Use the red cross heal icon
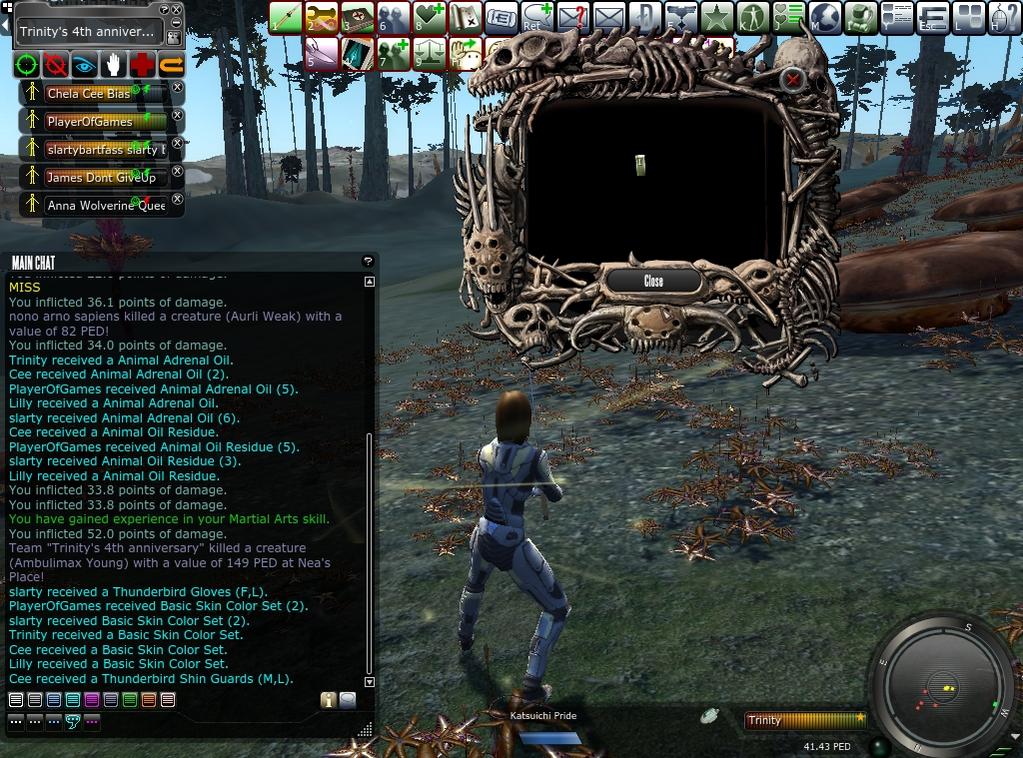The height and width of the screenshot is (758, 1023). pyautogui.click(x=143, y=66)
